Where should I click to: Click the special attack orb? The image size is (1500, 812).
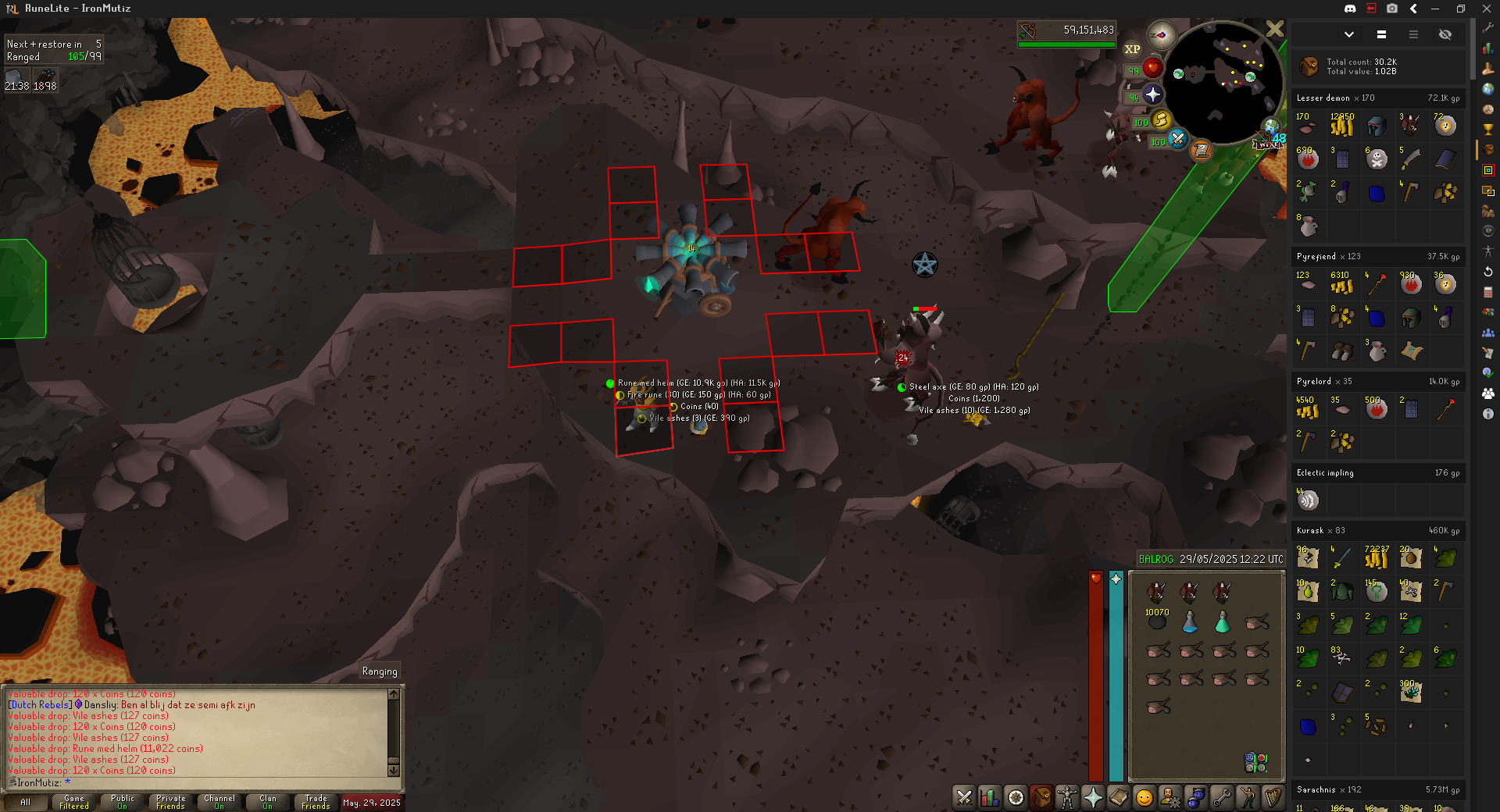coord(1177,140)
